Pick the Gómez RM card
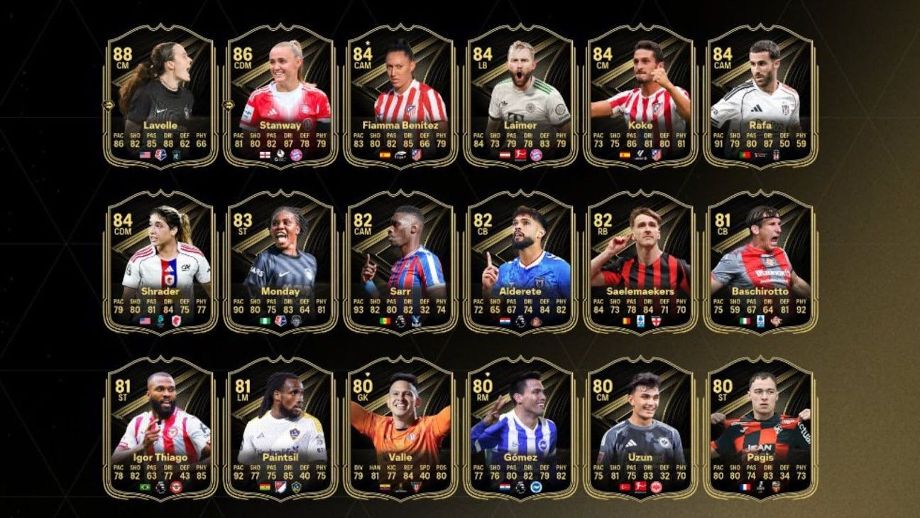The width and height of the screenshot is (920, 518). [521, 428]
